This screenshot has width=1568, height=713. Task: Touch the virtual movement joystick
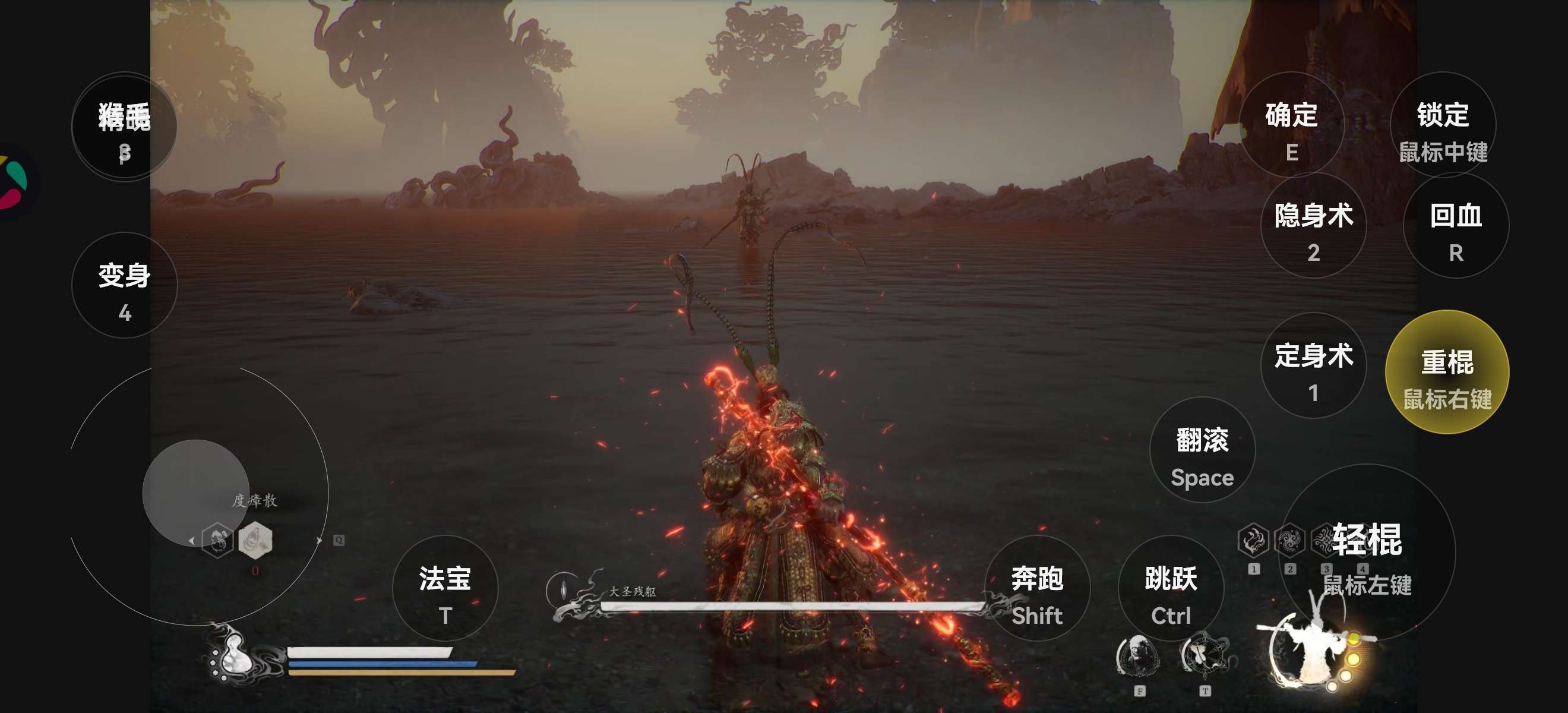point(195,493)
